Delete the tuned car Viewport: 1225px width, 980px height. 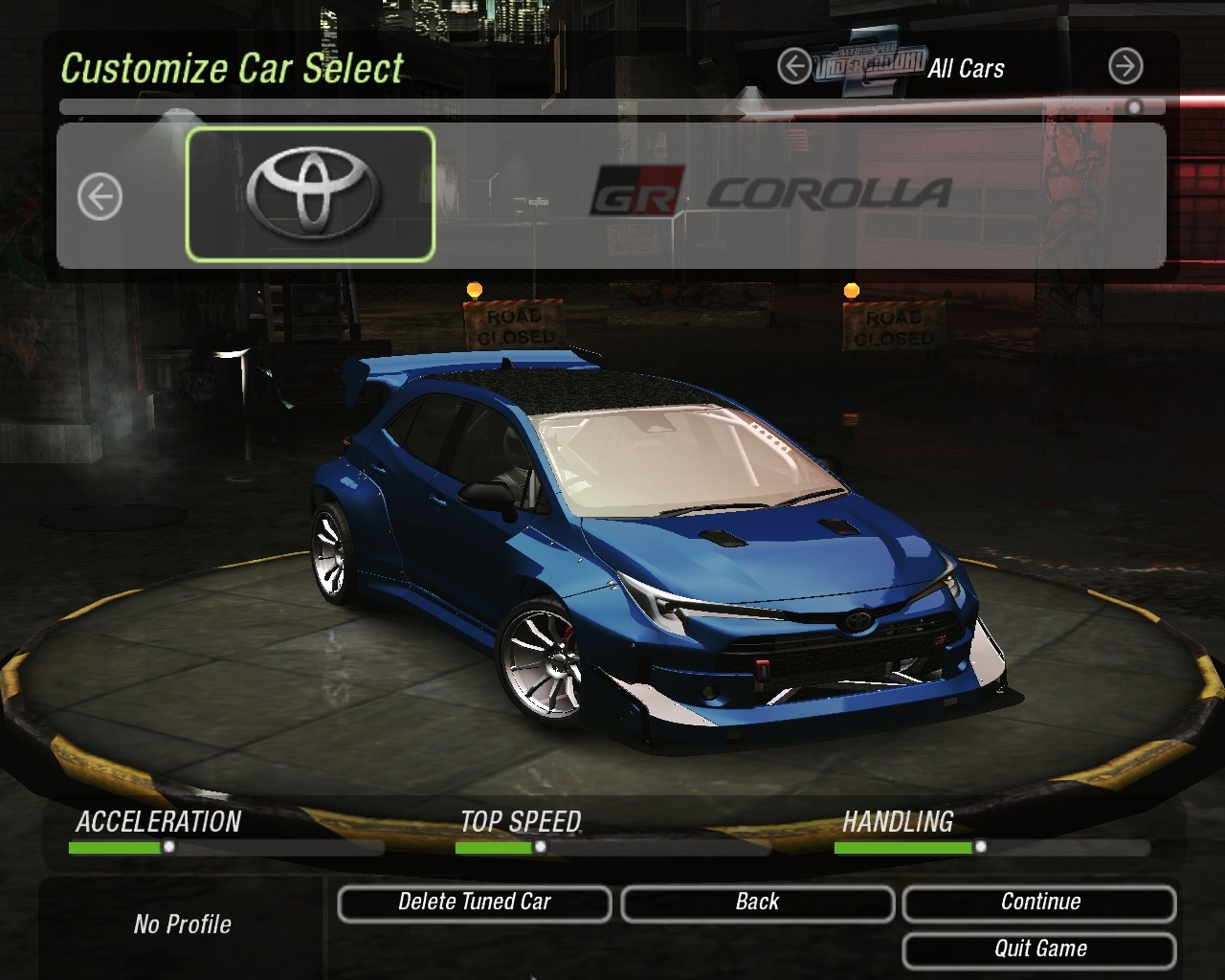(474, 902)
